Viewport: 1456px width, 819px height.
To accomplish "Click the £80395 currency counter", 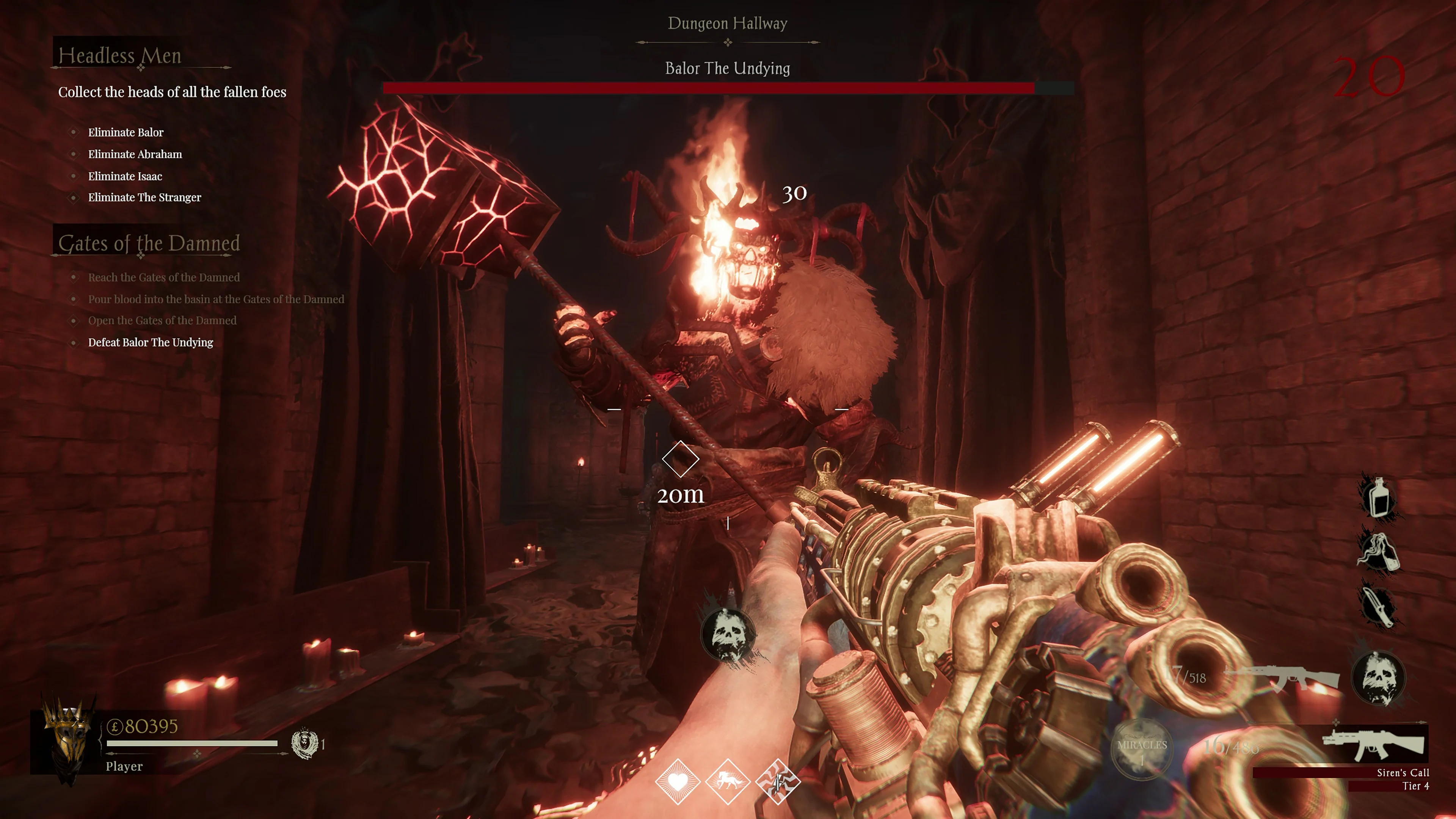I will tap(140, 728).
